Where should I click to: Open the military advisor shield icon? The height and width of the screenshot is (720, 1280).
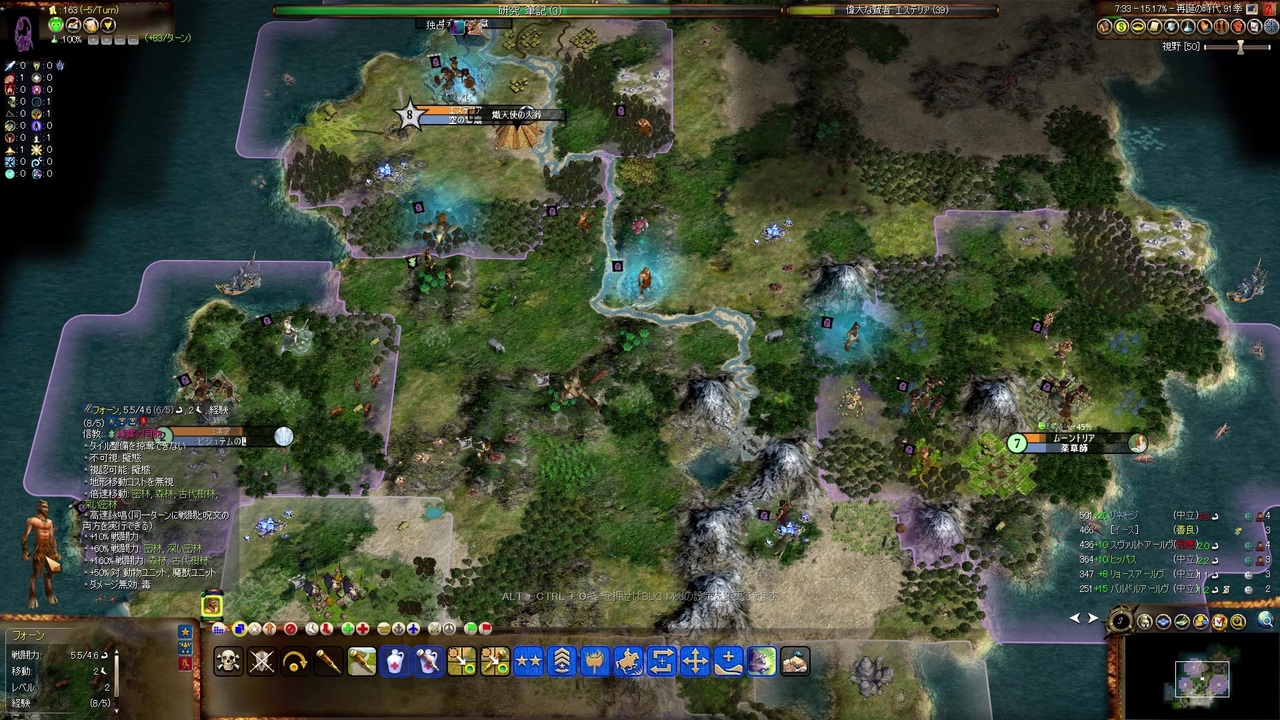coord(1171,27)
